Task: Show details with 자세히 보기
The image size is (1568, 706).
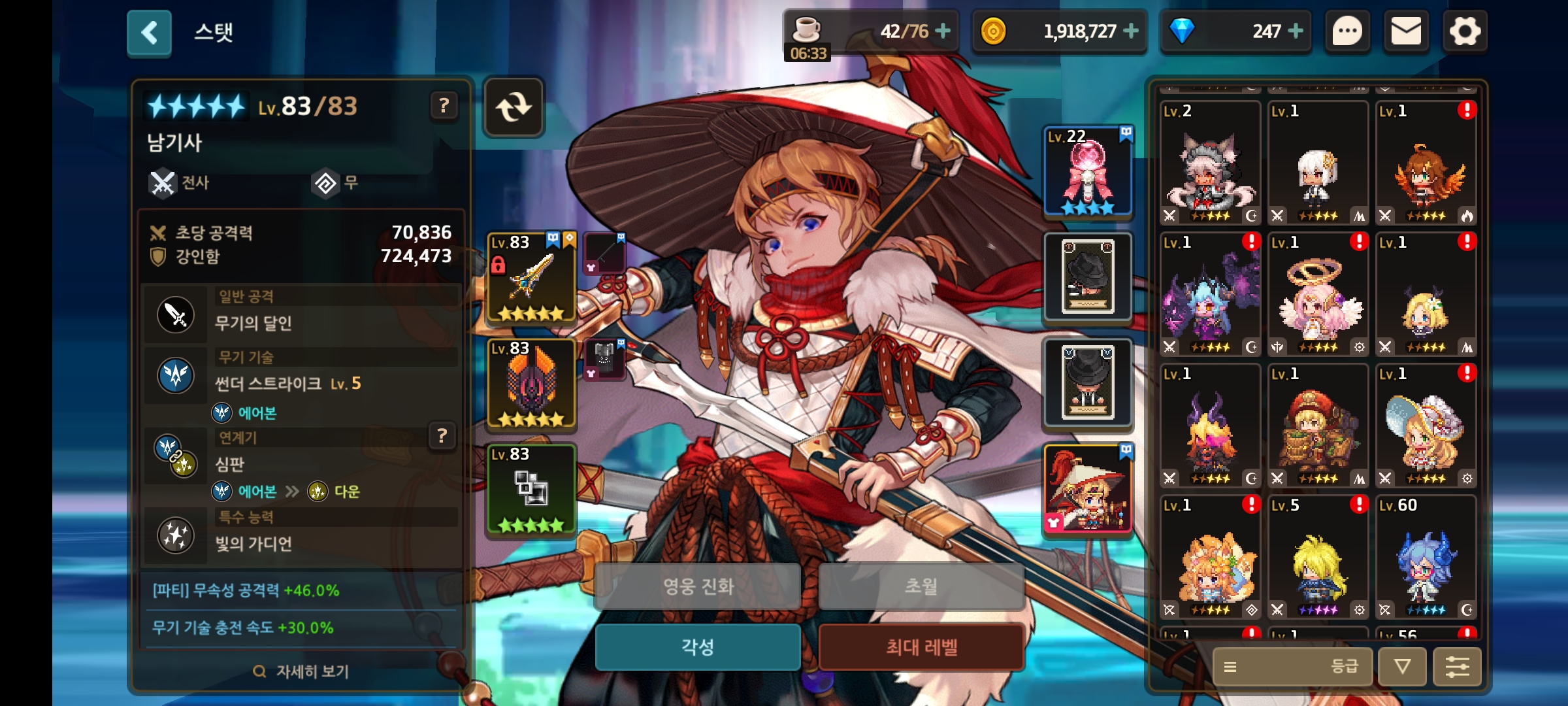Action: tap(301, 671)
